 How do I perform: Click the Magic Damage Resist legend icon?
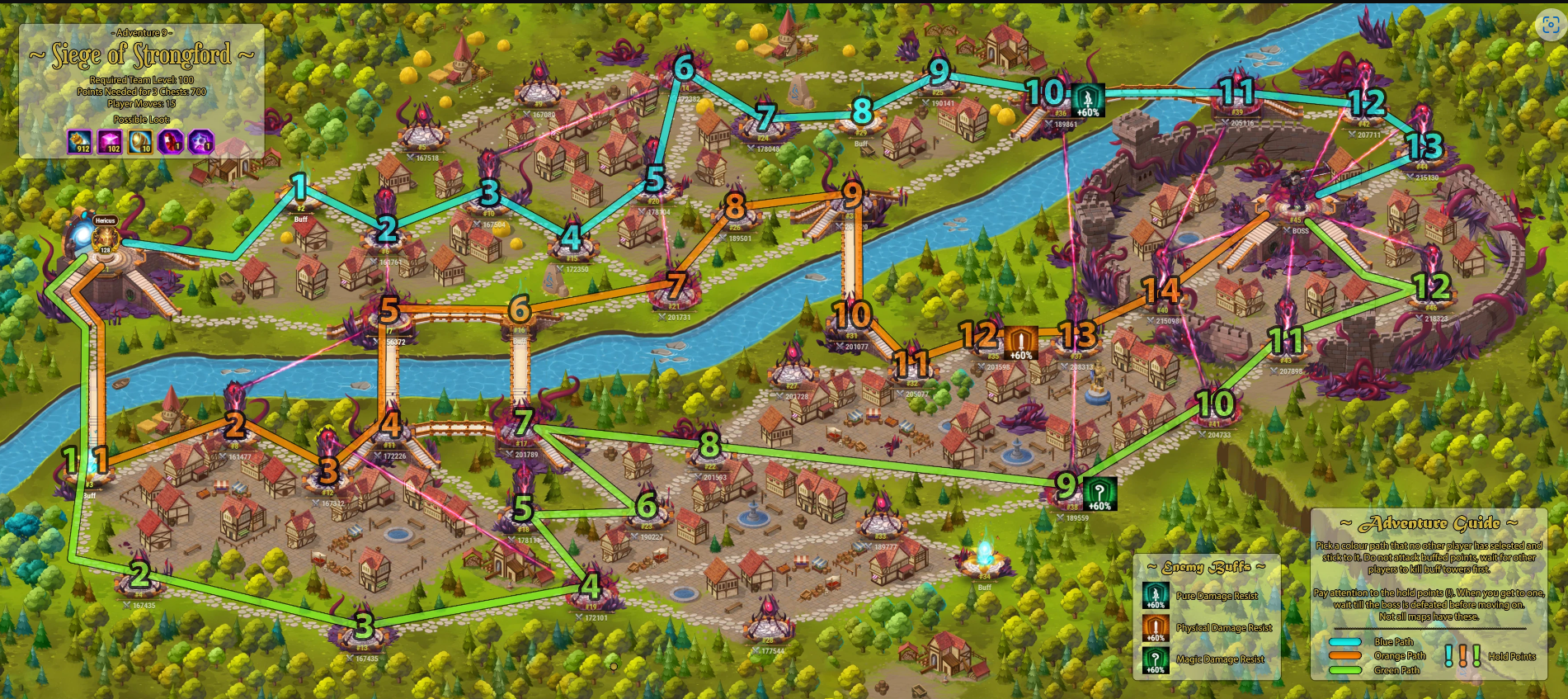(1156, 660)
